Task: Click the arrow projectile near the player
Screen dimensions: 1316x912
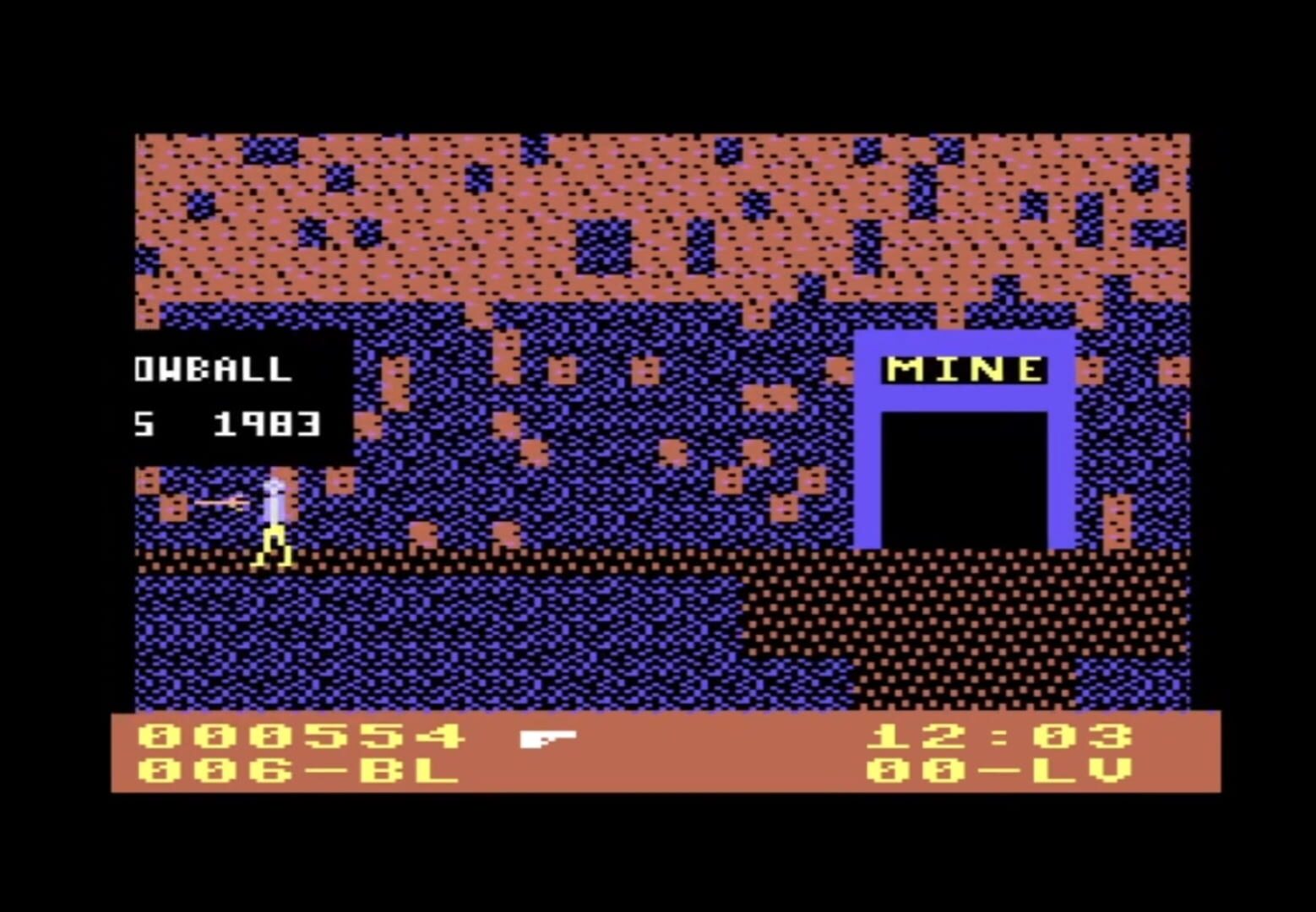Action: (x=218, y=502)
